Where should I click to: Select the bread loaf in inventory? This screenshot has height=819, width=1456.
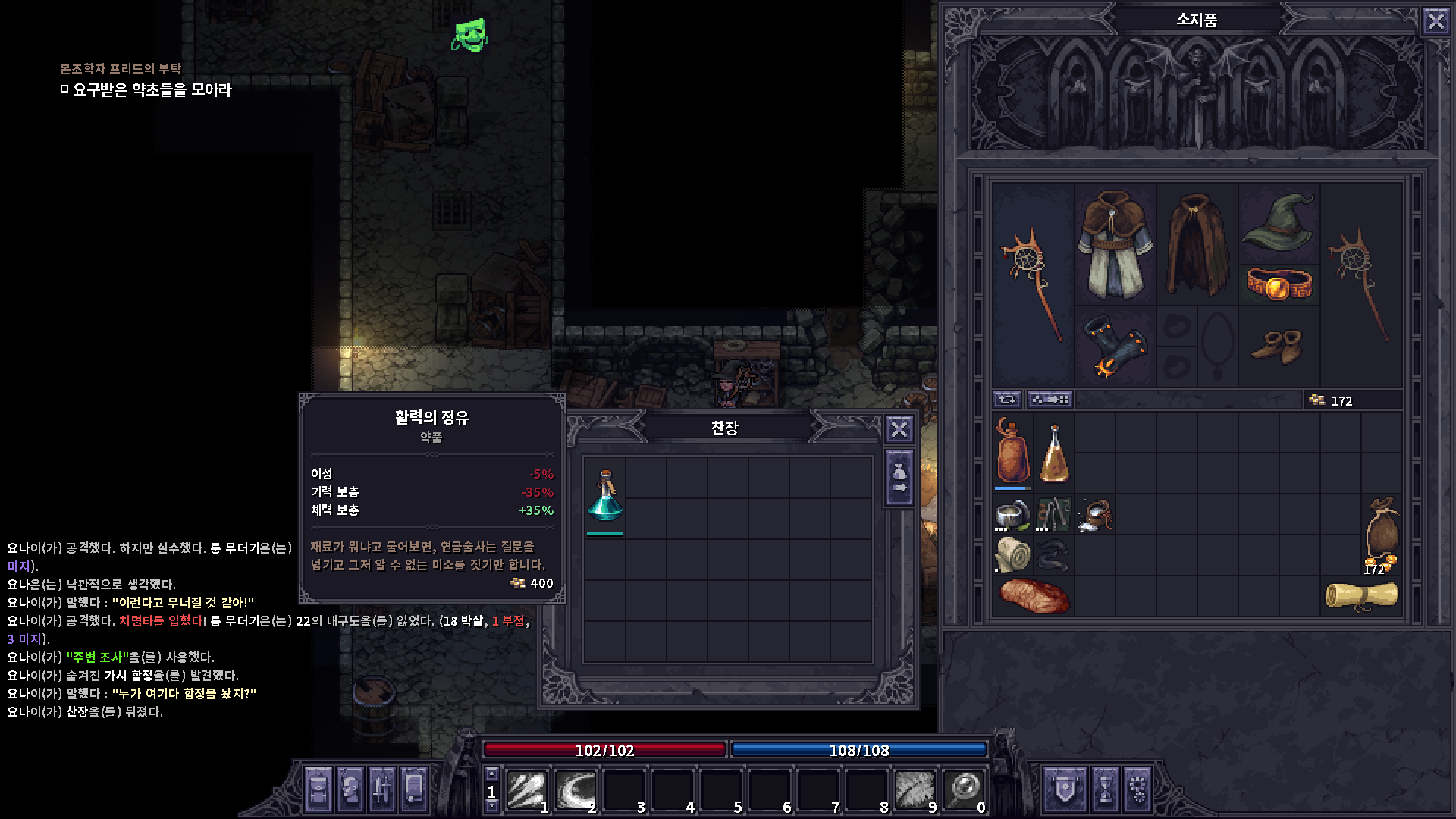1034,595
